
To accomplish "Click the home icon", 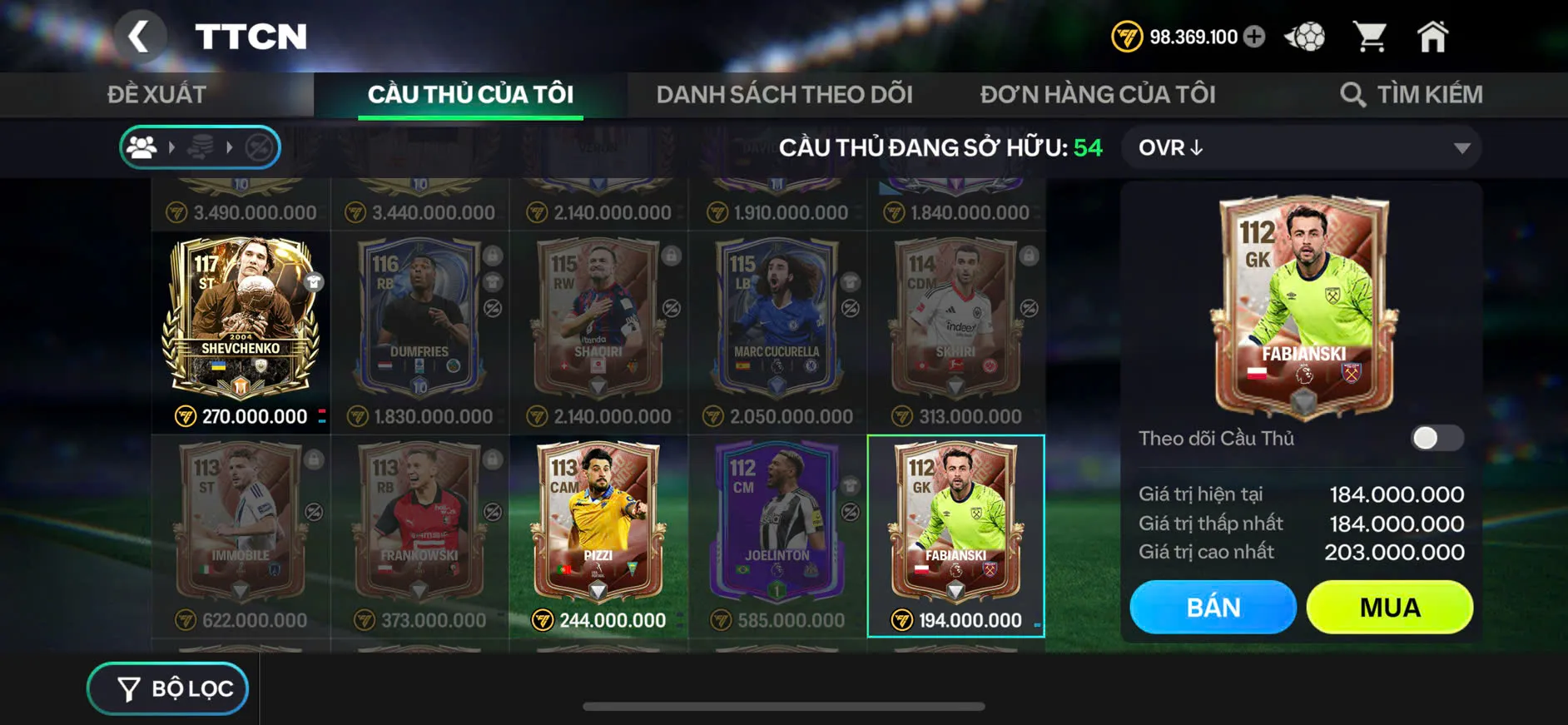I will (1433, 36).
